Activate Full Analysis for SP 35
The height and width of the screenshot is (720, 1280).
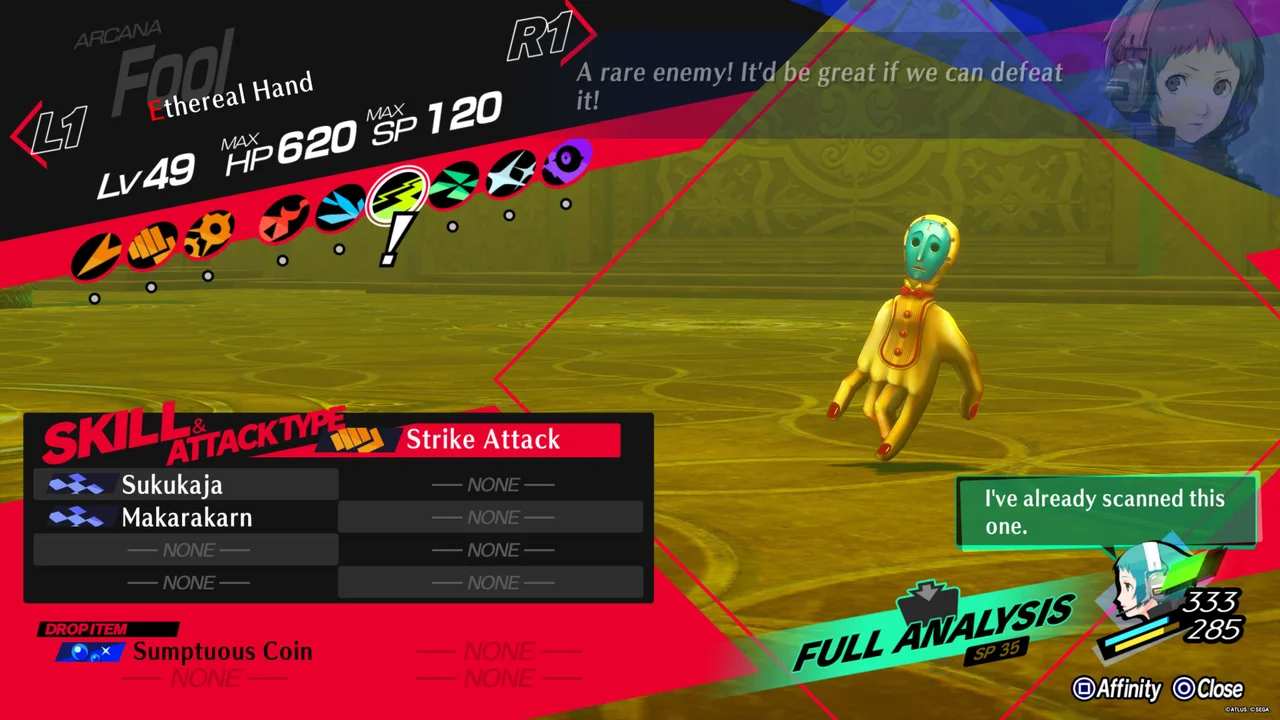930,630
